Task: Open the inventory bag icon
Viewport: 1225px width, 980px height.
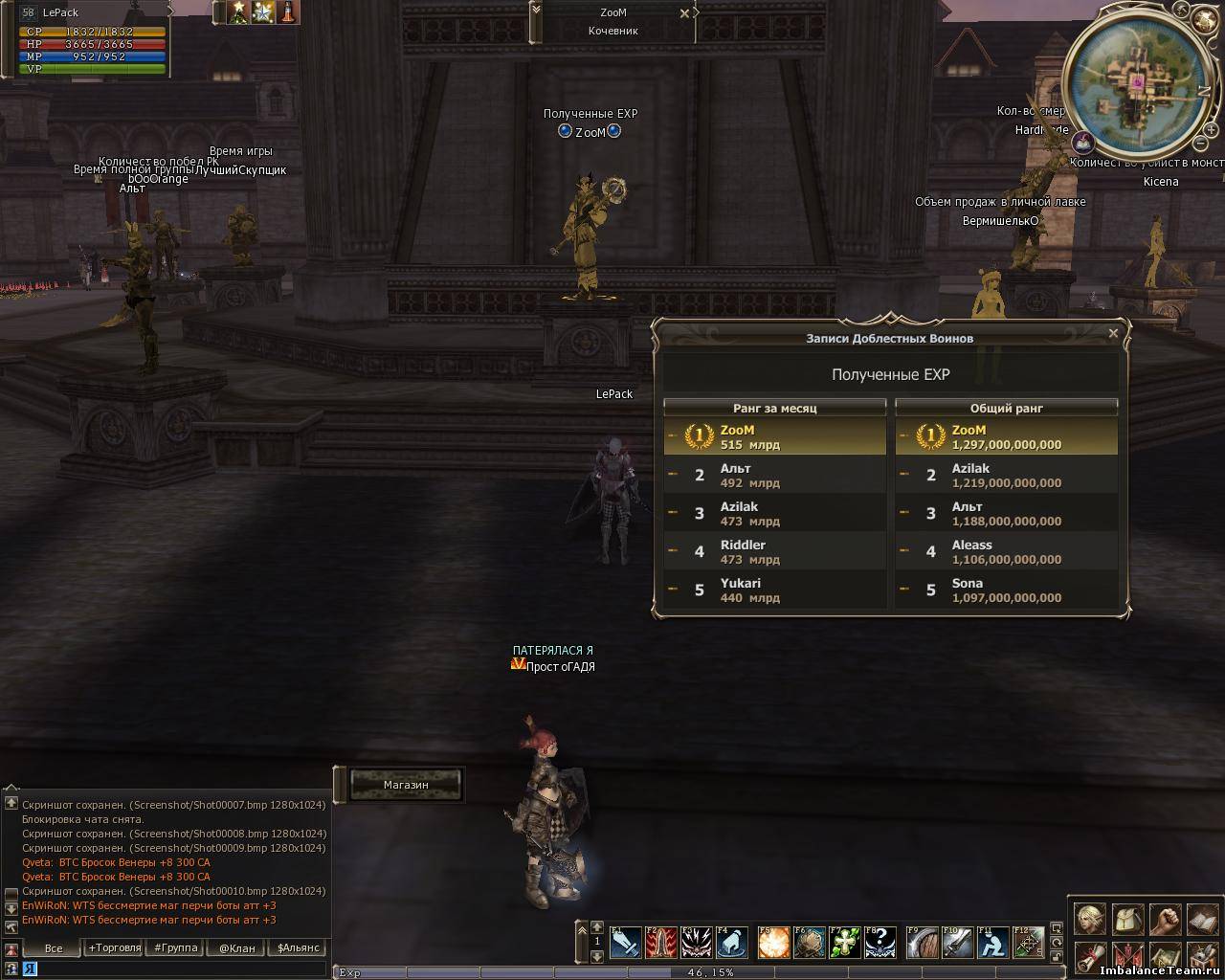Action: tap(1127, 920)
